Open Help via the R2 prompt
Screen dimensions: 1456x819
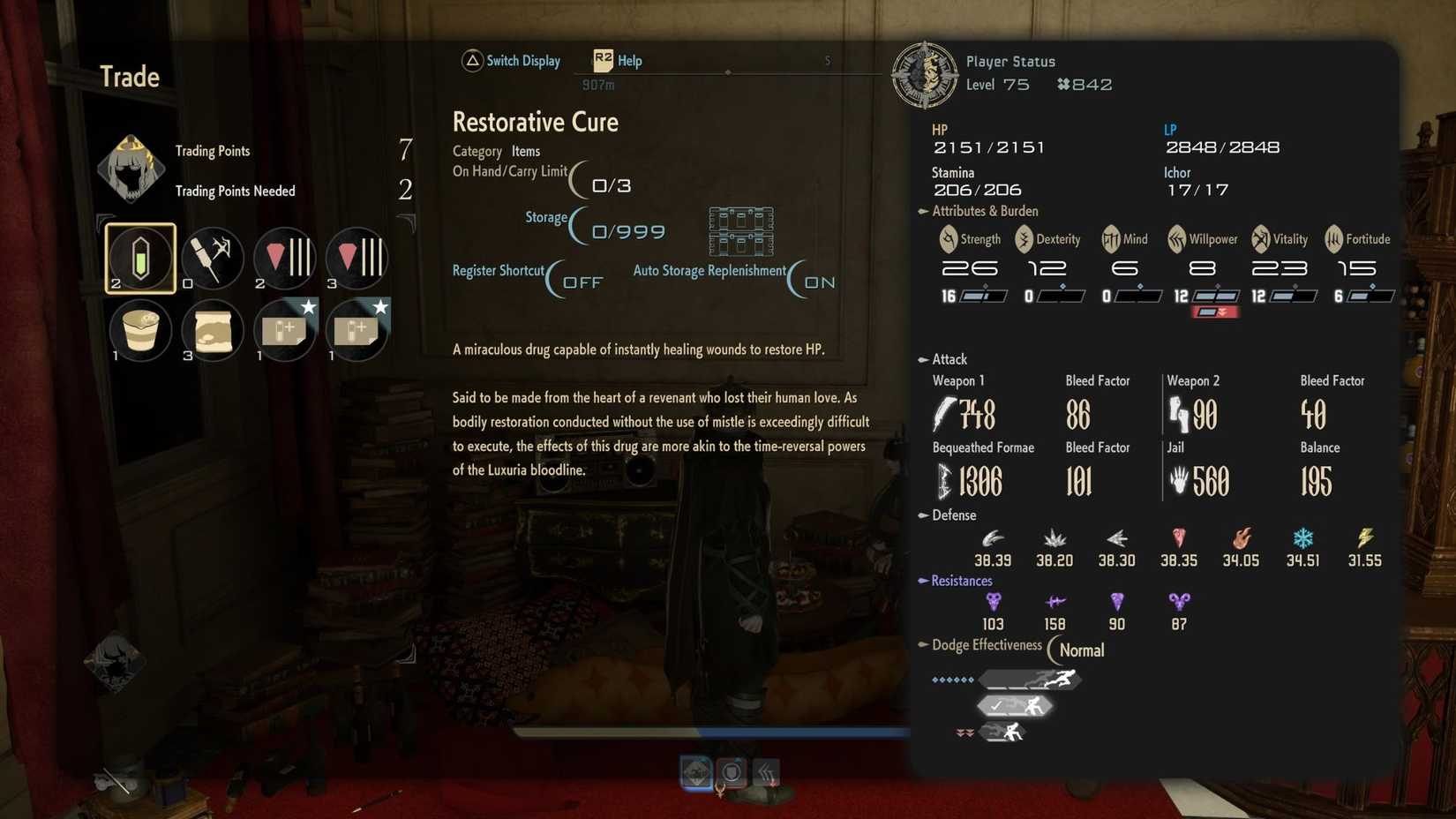click(x=617, y=61)
